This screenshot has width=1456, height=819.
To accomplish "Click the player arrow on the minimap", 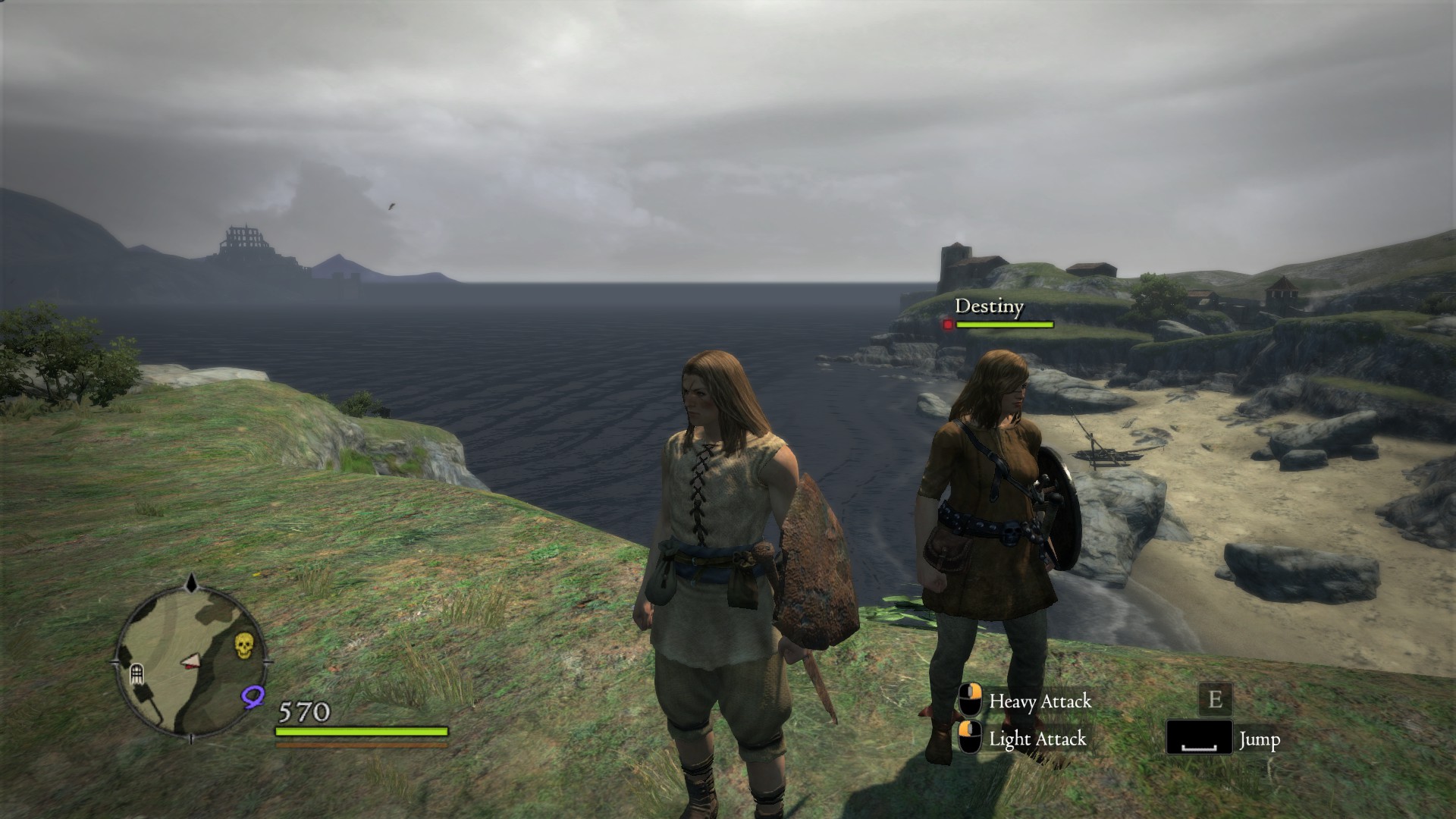I will pos(191,664).
